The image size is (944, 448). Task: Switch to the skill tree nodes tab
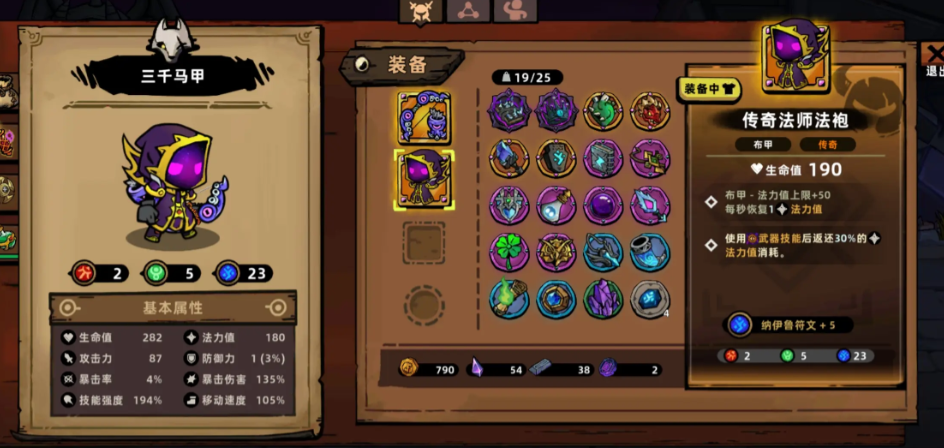pos(468,10)
